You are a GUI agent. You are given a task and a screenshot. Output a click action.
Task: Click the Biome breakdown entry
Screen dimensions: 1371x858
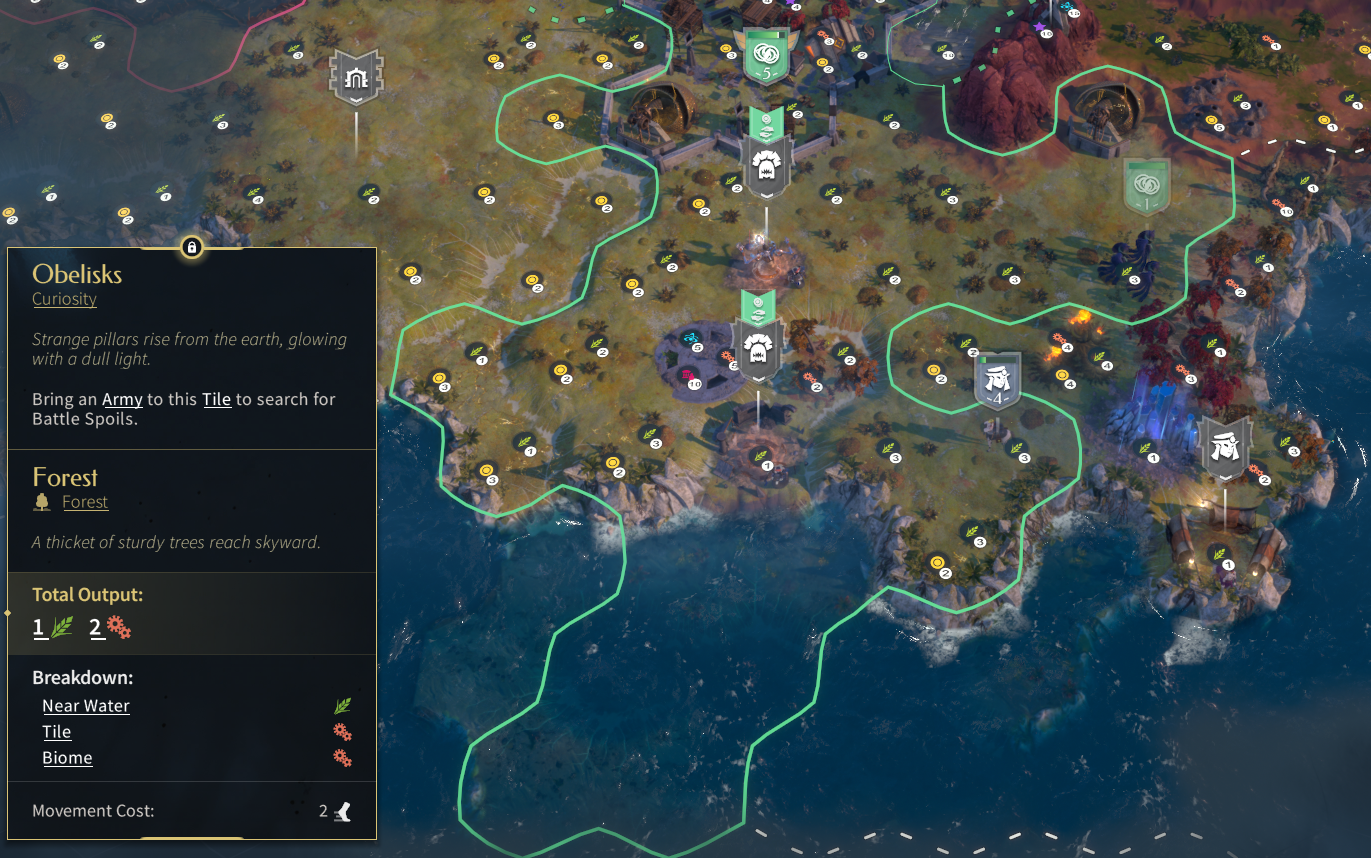[x=67, y=757]
